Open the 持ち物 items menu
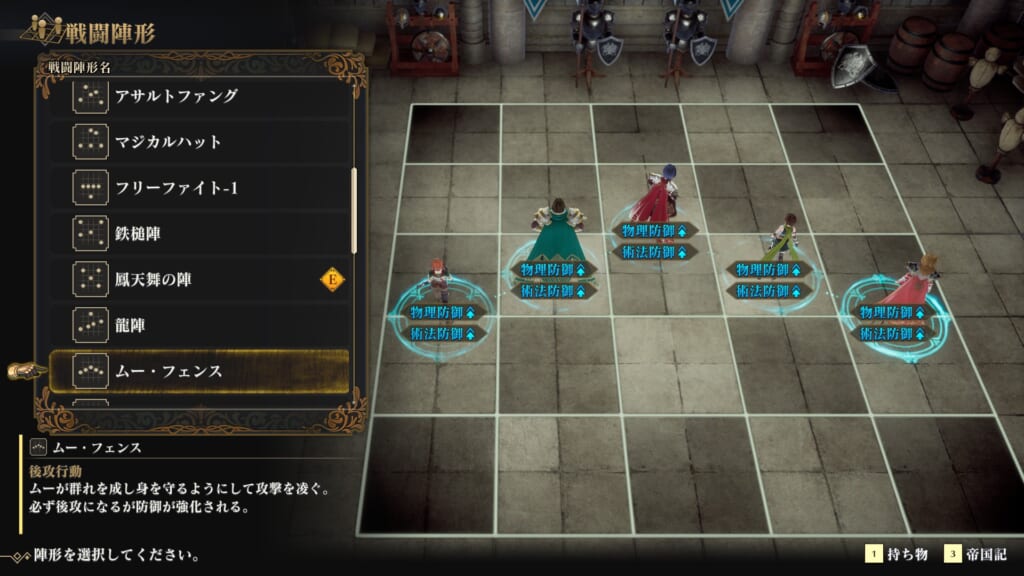 point(899,554)
